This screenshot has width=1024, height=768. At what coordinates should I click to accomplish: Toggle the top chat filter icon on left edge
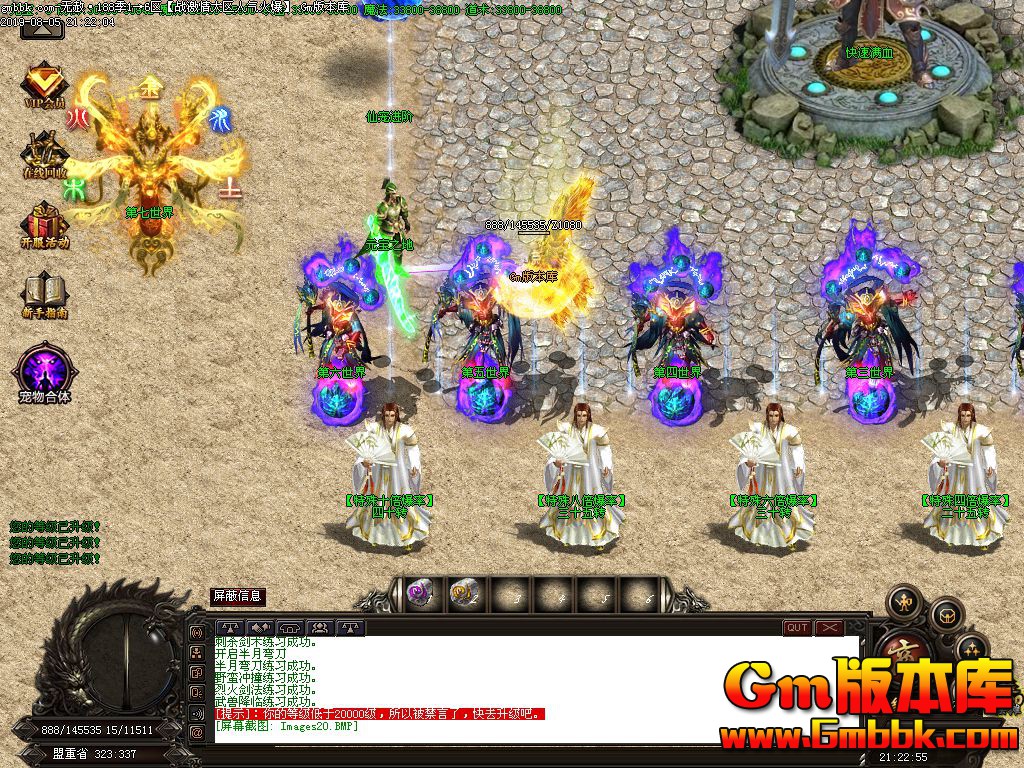(x=197, y=634)
